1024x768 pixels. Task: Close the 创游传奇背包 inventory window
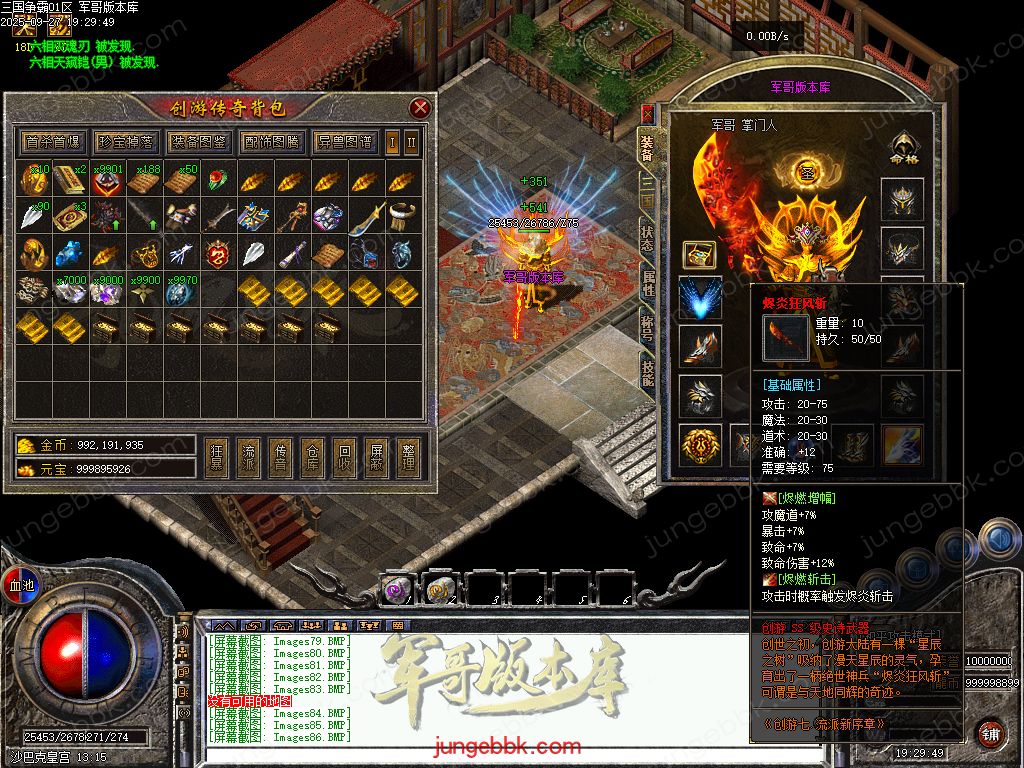pos(420,108)
